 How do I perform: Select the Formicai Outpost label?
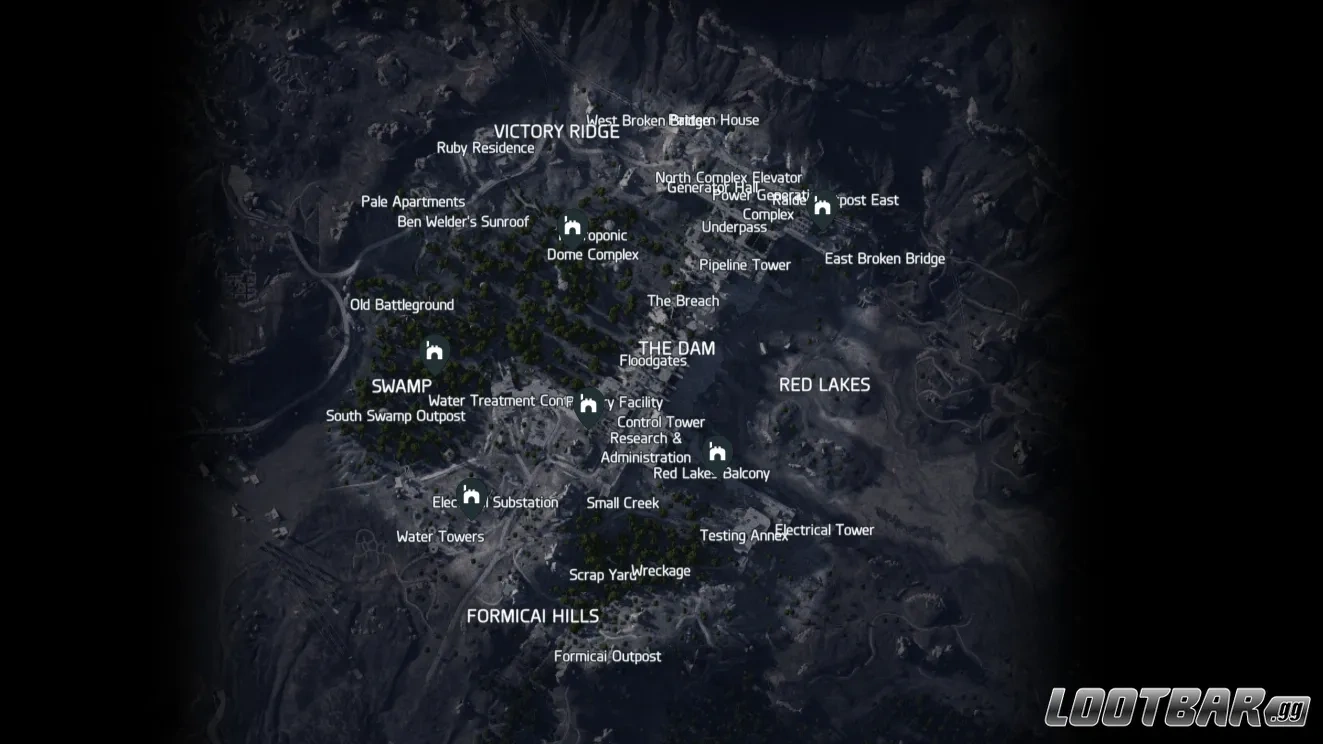click(608, 656)
